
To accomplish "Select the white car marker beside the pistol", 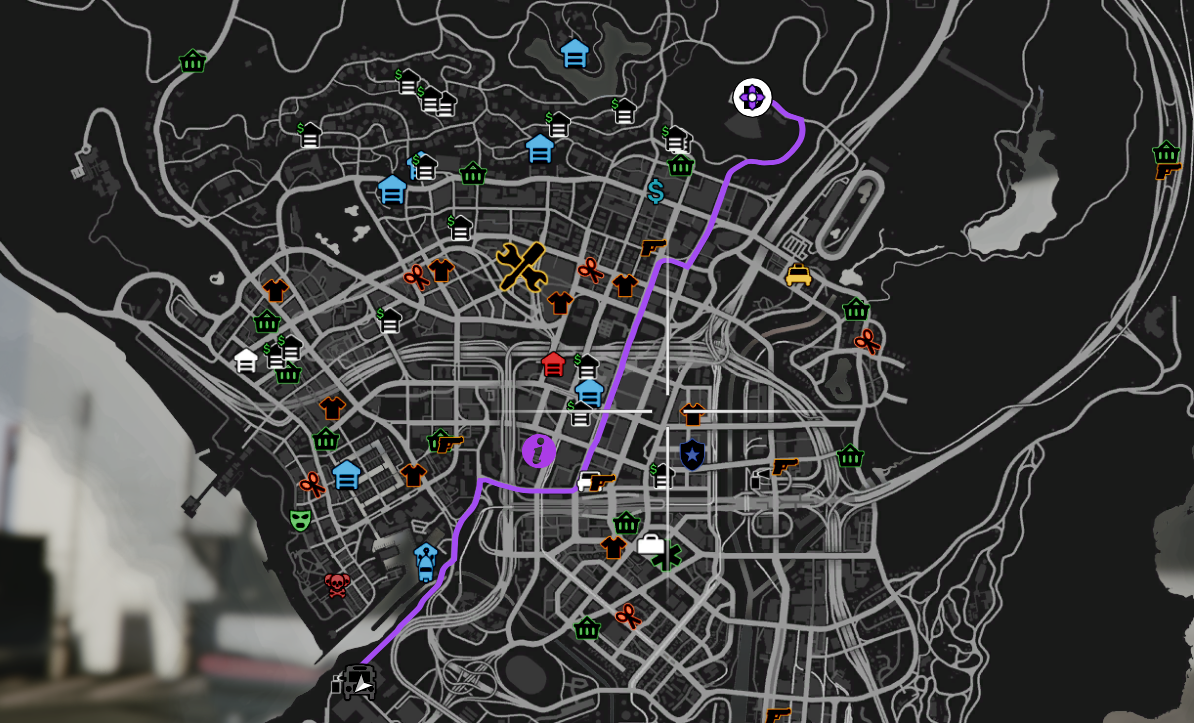I will (x=587, y=481).
